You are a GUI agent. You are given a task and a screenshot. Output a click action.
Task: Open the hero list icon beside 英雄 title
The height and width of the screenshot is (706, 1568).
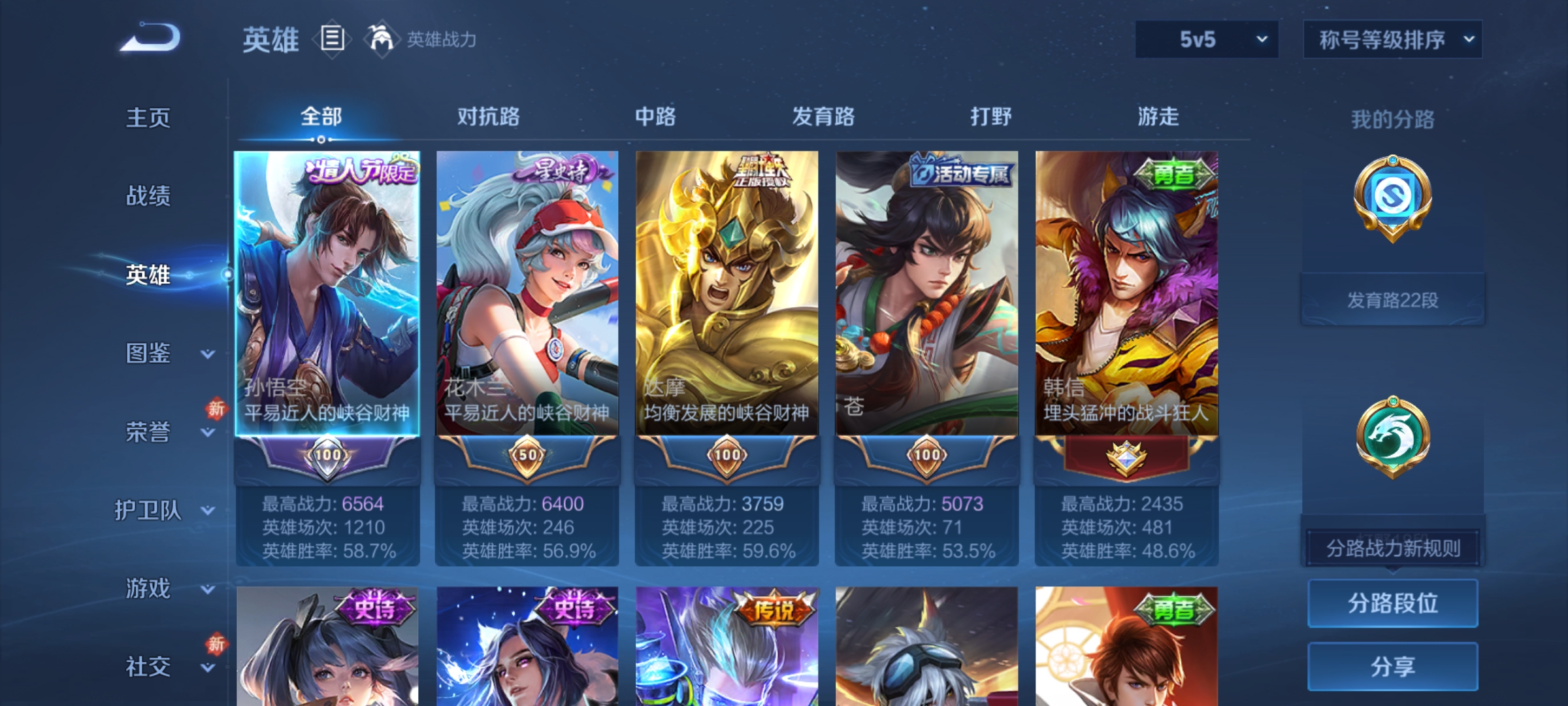pos(332,39)
